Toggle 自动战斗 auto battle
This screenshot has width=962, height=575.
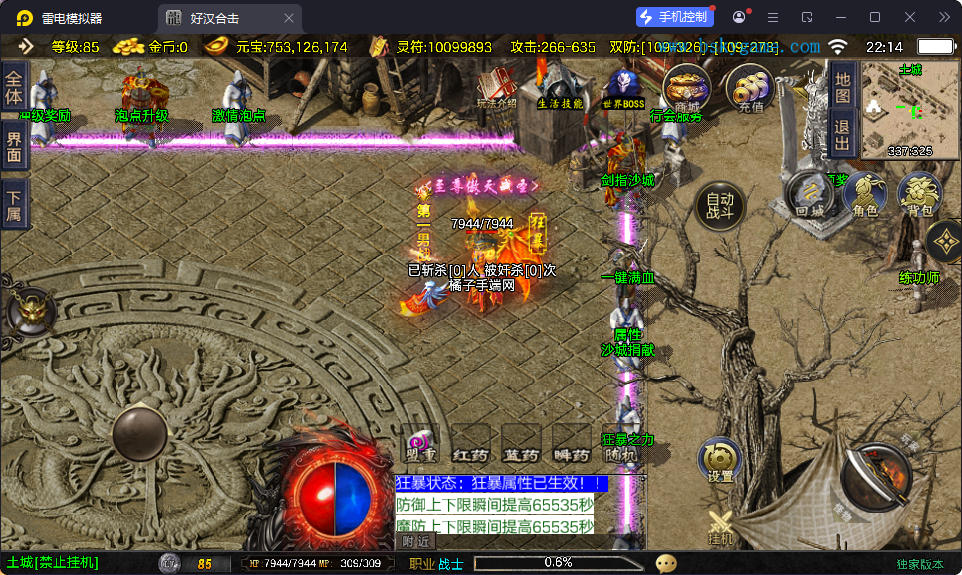[x=720, y=205]
